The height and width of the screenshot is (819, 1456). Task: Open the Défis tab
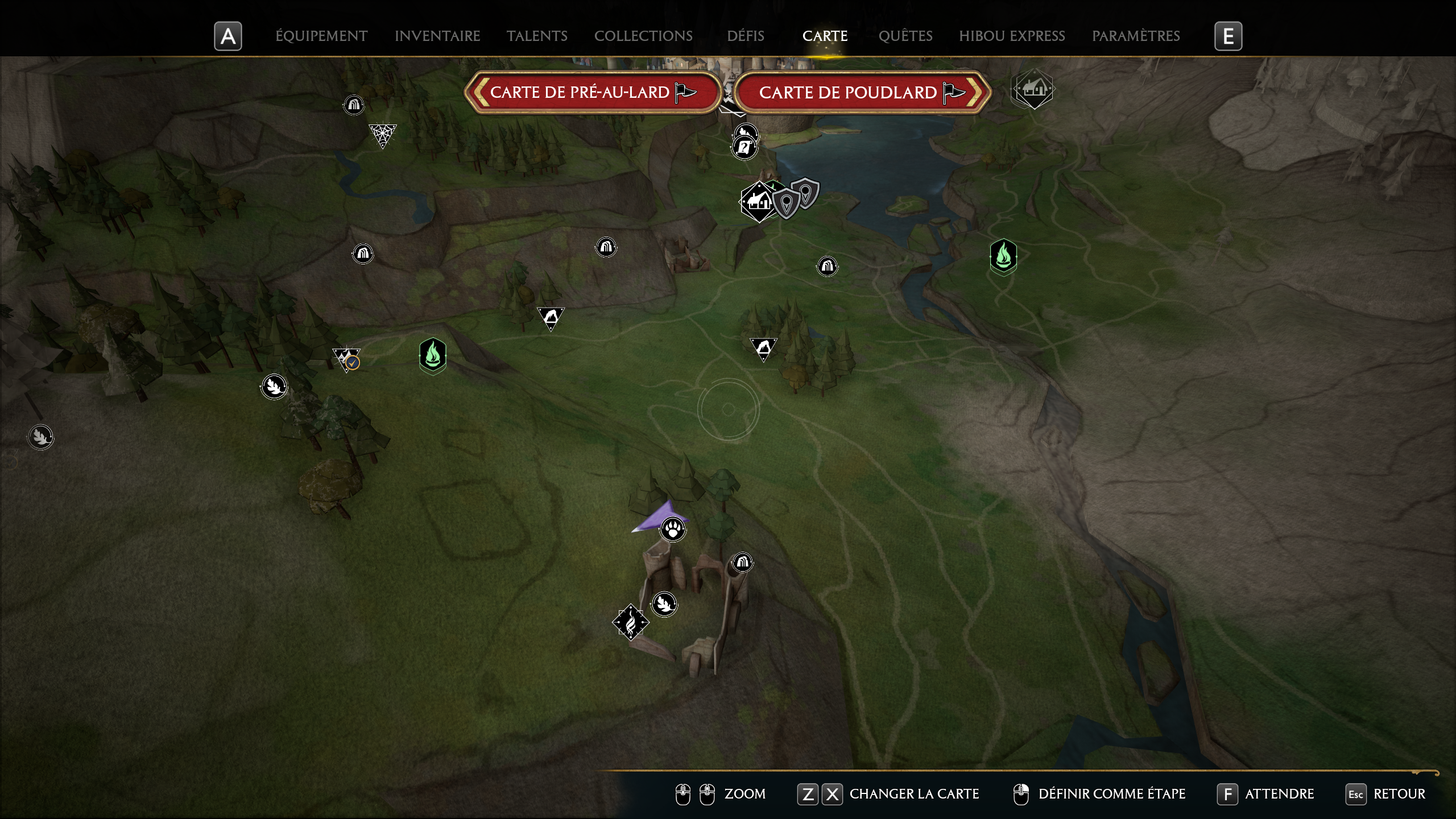tap(745, 36)
